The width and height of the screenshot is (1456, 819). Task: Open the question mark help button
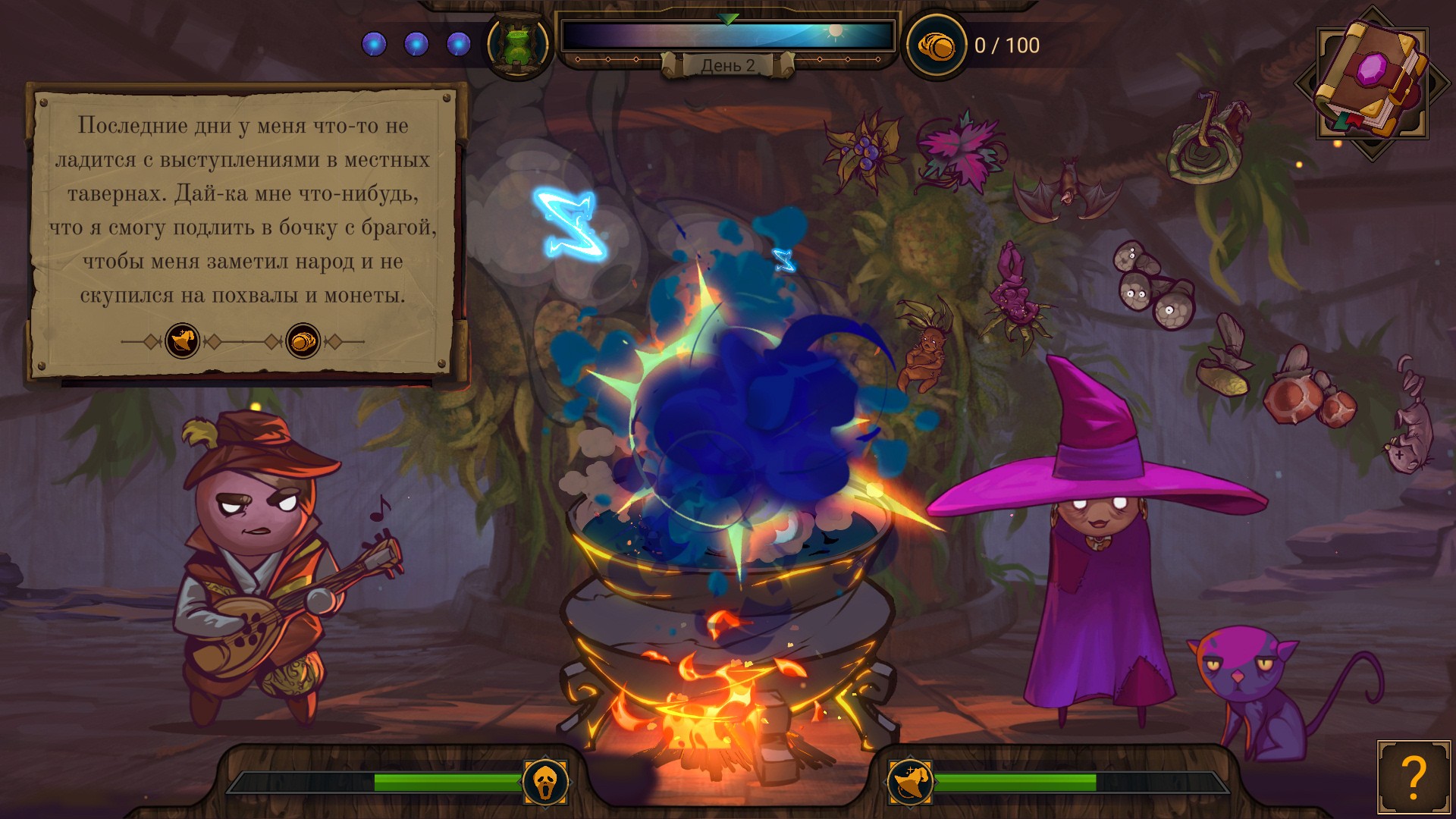[x=1414, y=777]
